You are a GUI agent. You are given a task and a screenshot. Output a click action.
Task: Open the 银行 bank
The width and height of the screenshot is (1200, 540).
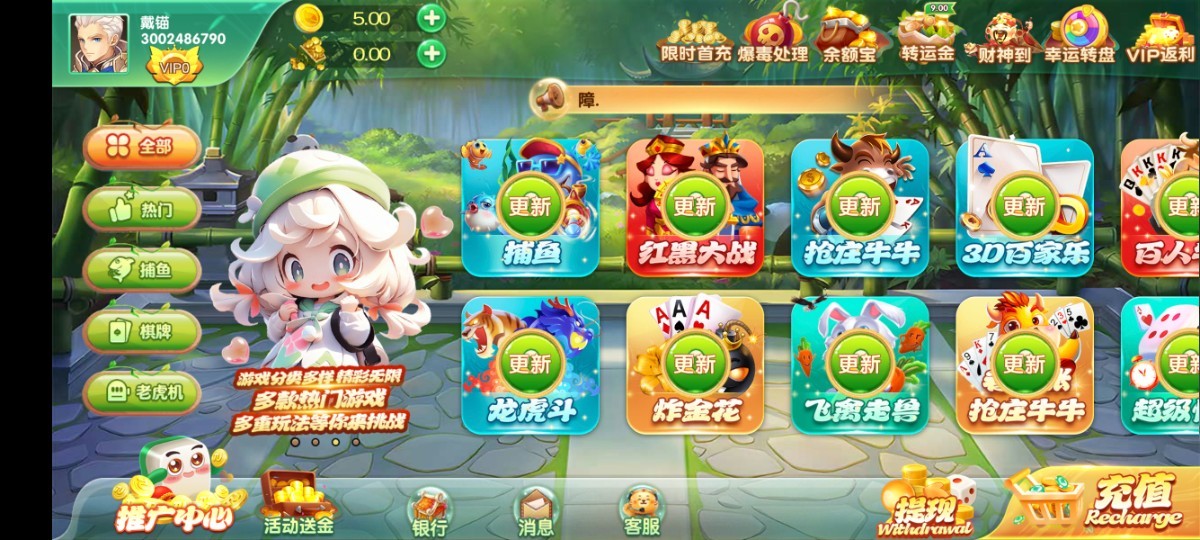click(x=430, y=510)
